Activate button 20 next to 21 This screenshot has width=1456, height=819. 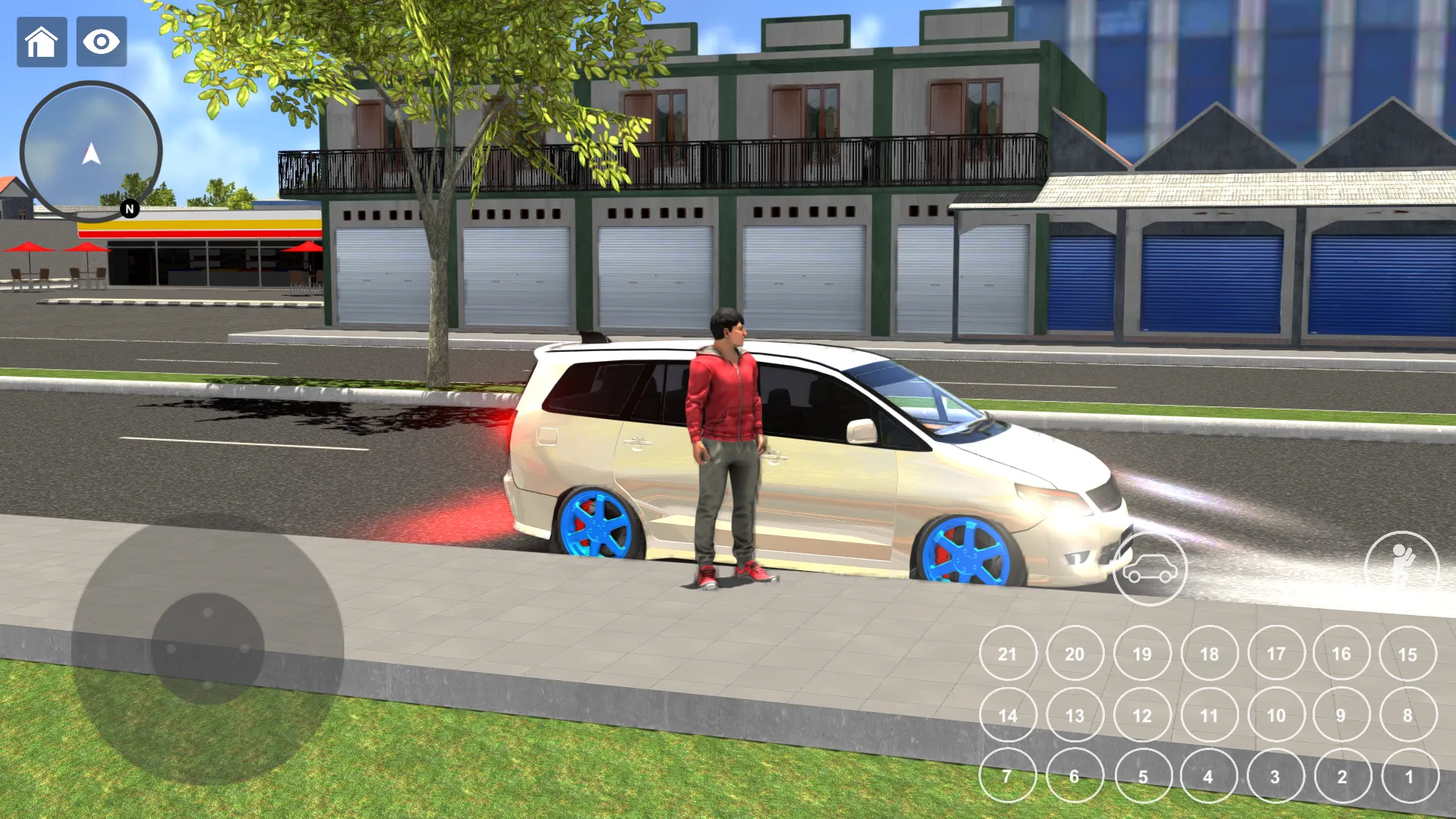click(1075, 653)
